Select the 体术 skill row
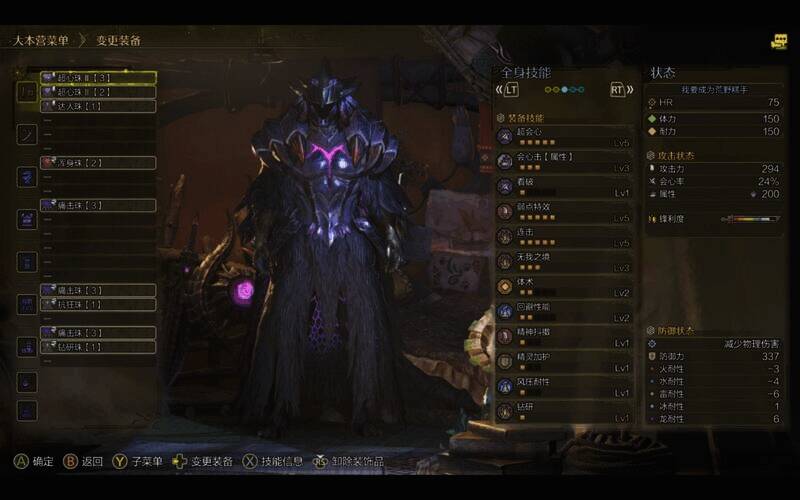The width and height of the screenshot is (800, 500). (x=565, y=286)
